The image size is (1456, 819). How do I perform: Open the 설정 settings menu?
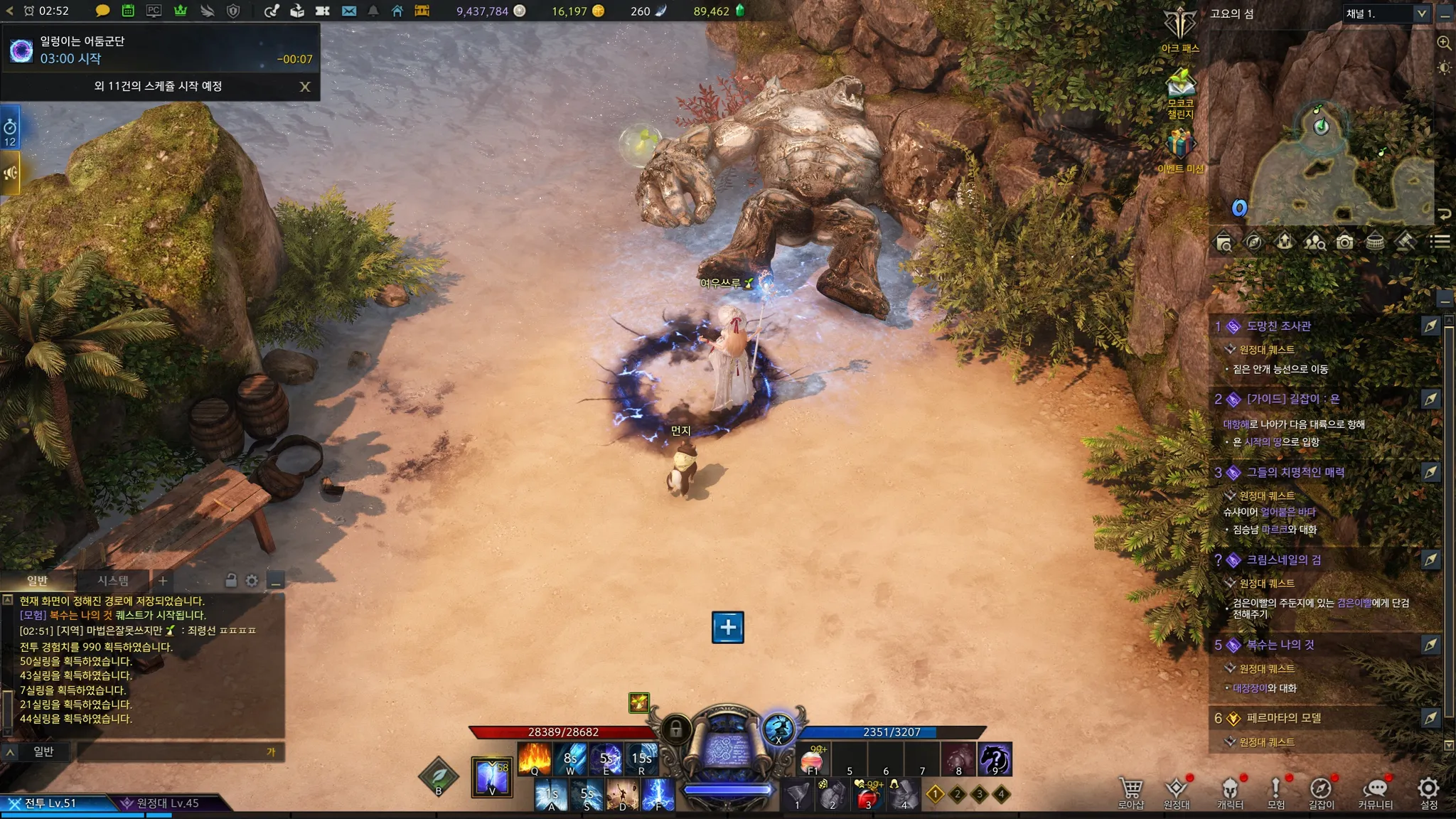tap(1428, 793)
